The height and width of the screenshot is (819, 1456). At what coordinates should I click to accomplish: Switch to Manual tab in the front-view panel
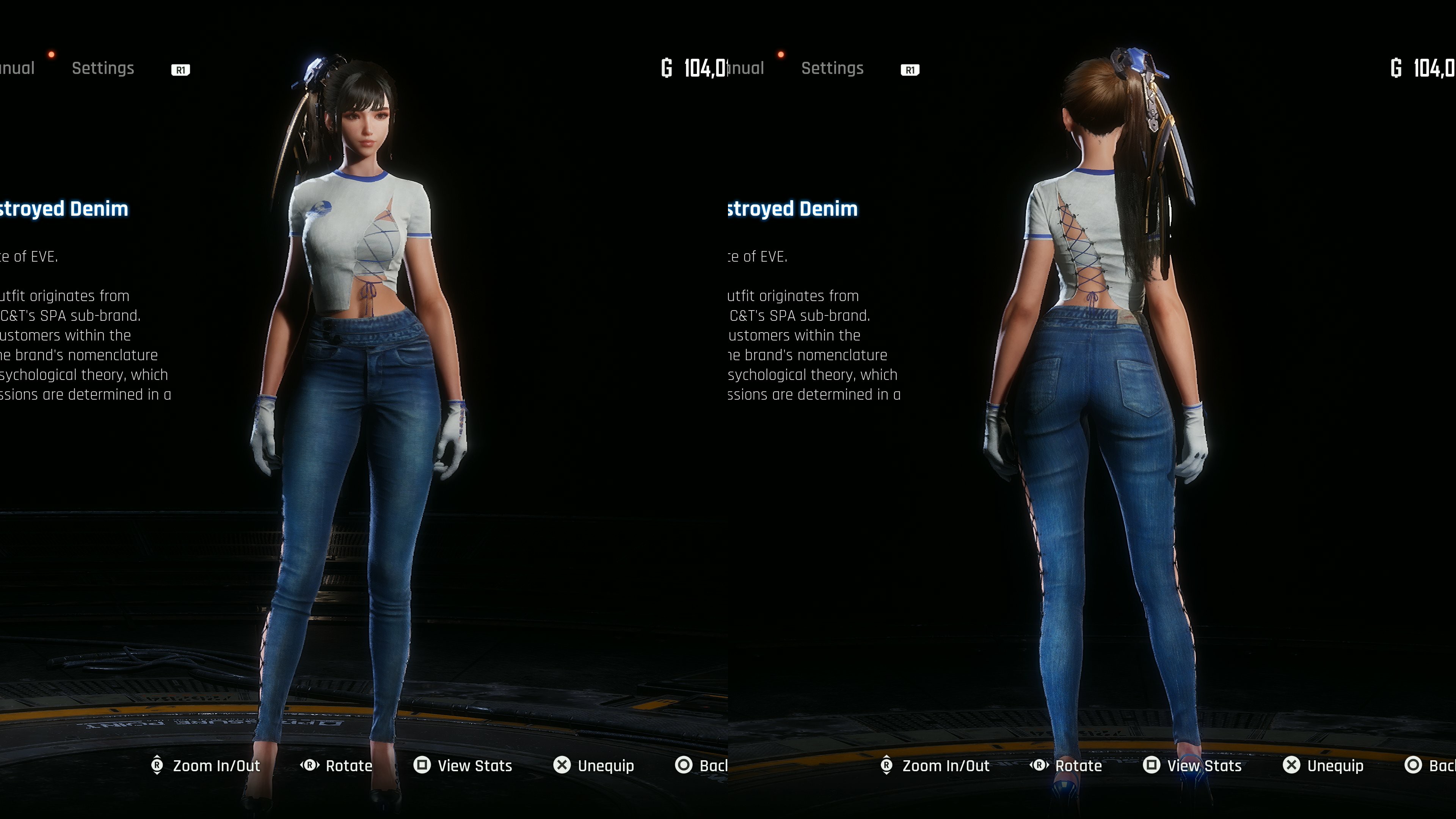pyautogui.click(x=17, y=68)
